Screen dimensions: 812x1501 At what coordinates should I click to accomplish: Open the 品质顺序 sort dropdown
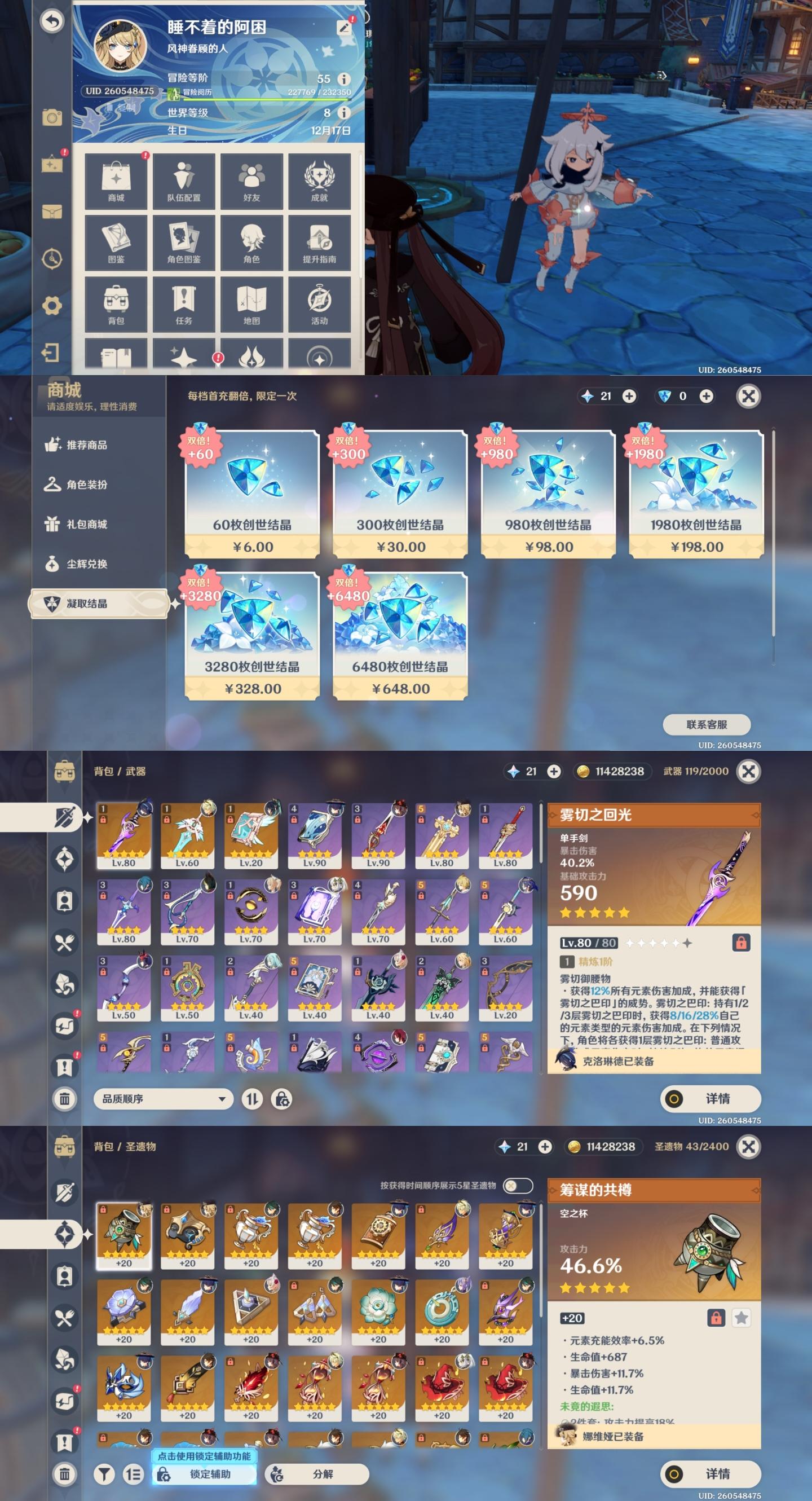[163, 1099]
